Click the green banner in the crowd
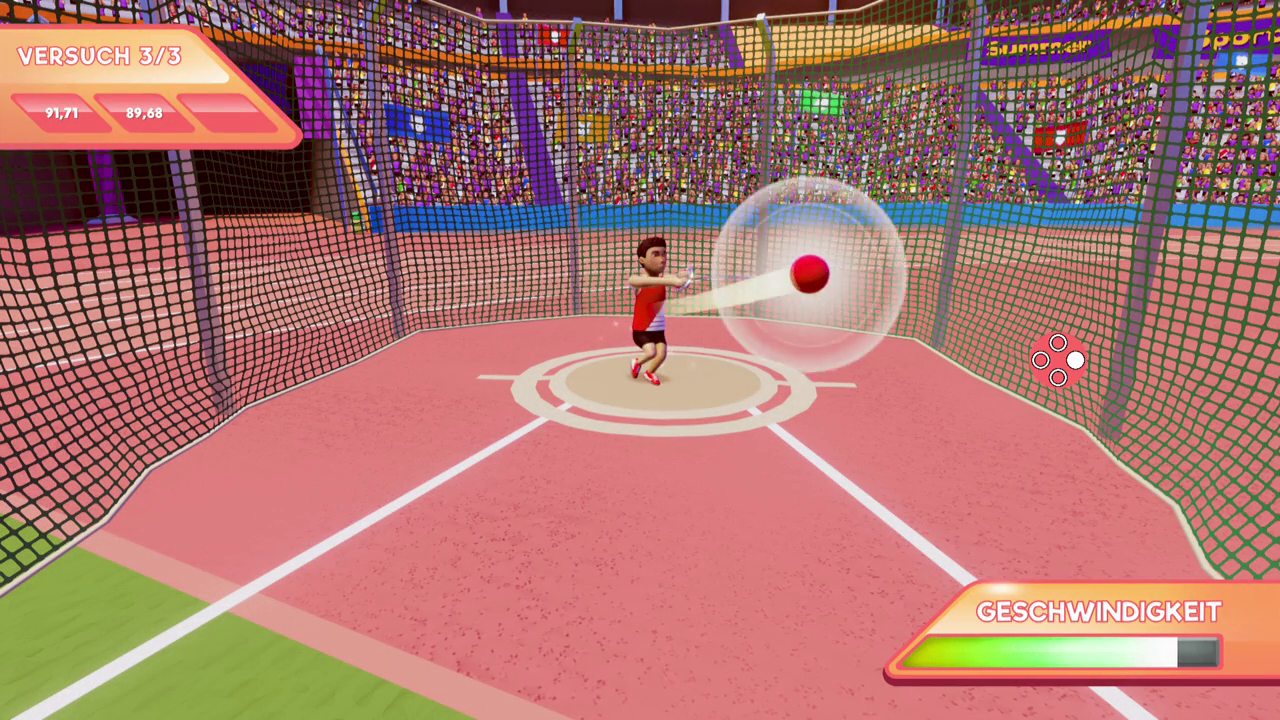The width and height of the screenshot is (1280, 720). [822, 100]
